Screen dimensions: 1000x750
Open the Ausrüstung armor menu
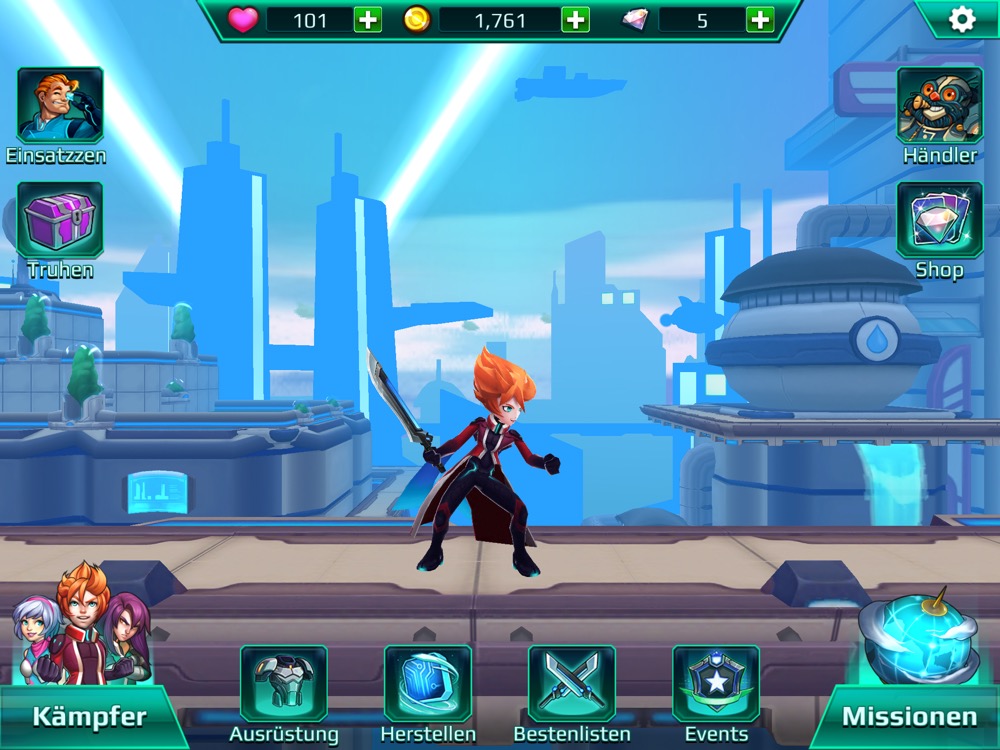click(283, 685)
